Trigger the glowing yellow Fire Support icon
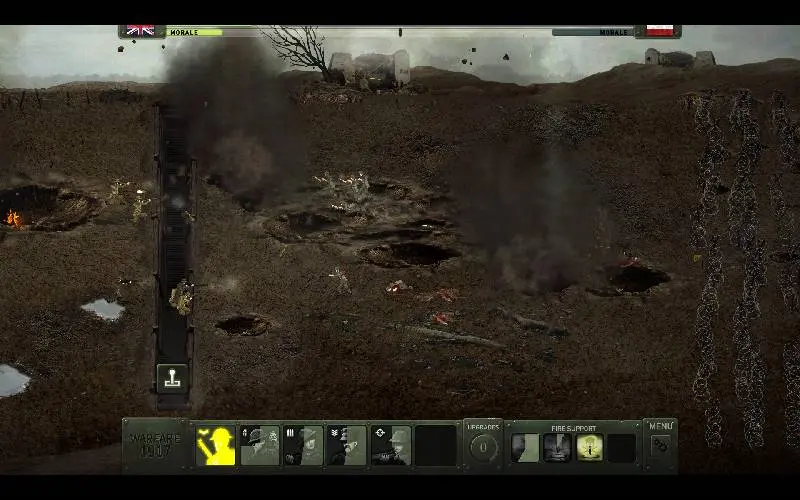 [589, 448]
